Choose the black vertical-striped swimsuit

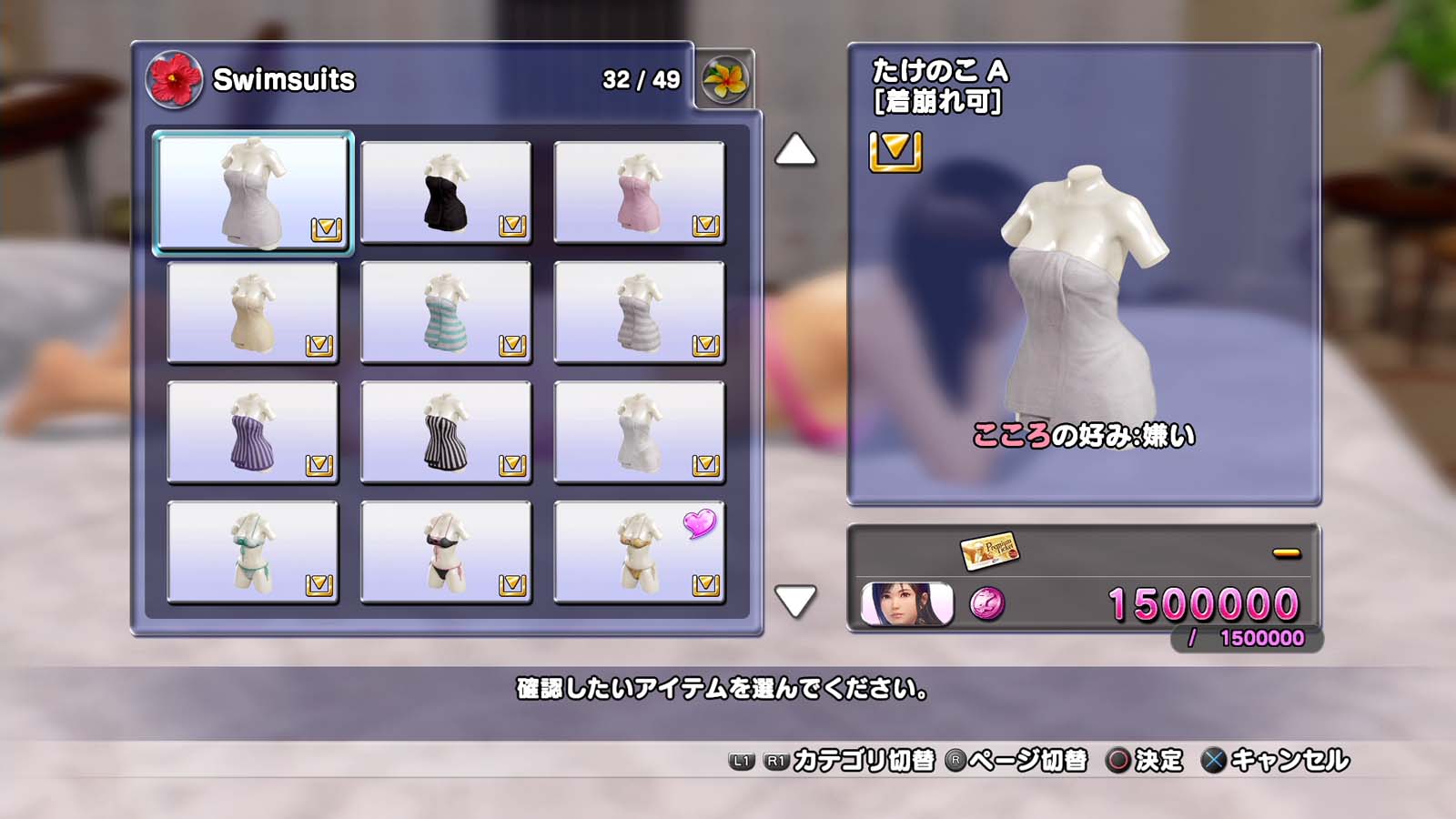pos(446,432)
